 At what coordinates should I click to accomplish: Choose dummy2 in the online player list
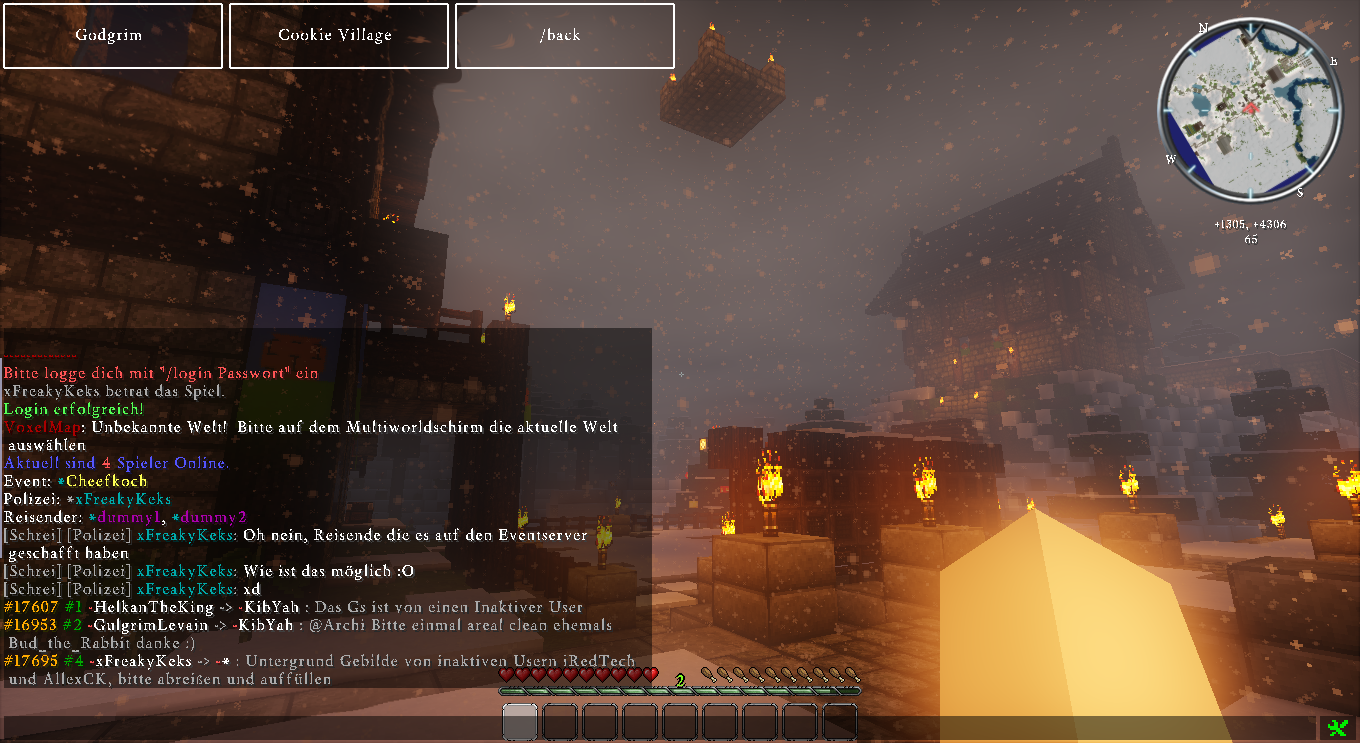coord(213,517)
